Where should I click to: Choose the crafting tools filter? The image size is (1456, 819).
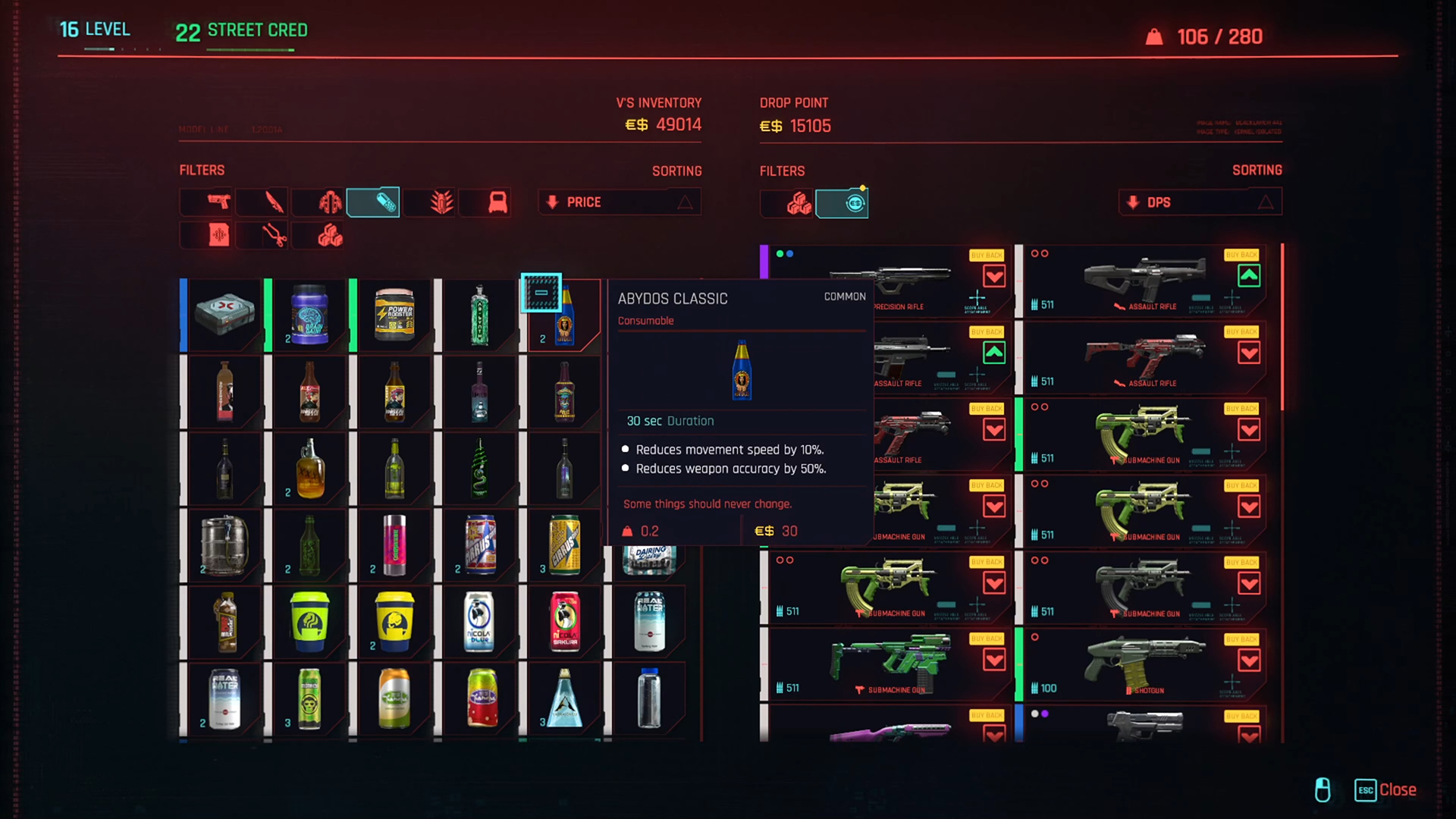pyautogui.click(x=262, y=235)
